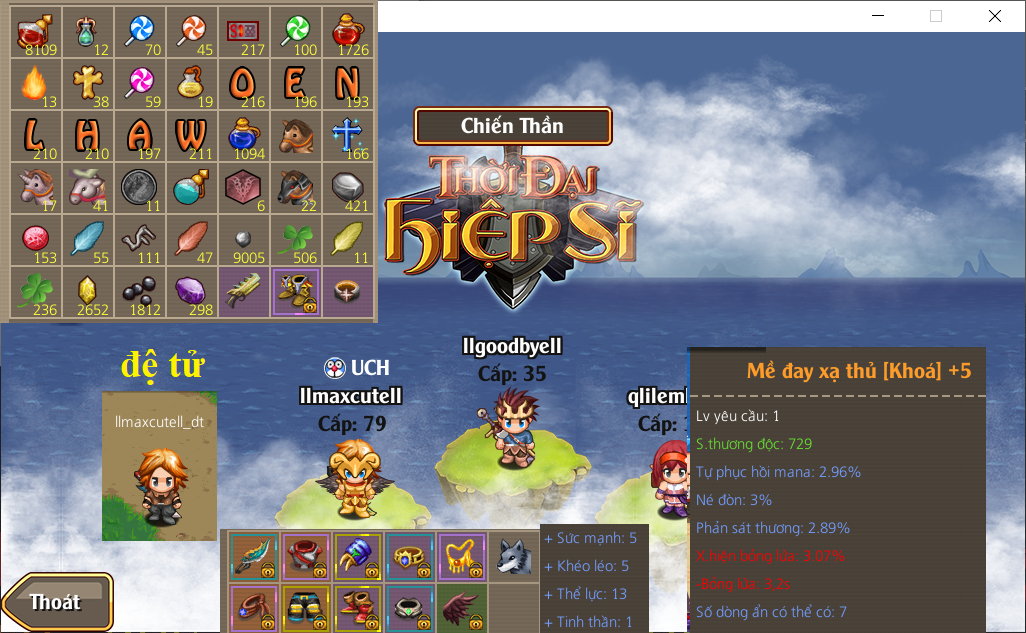Open the Chiến Thần banner button
1026x633 pixels.
tap(512, 126)
